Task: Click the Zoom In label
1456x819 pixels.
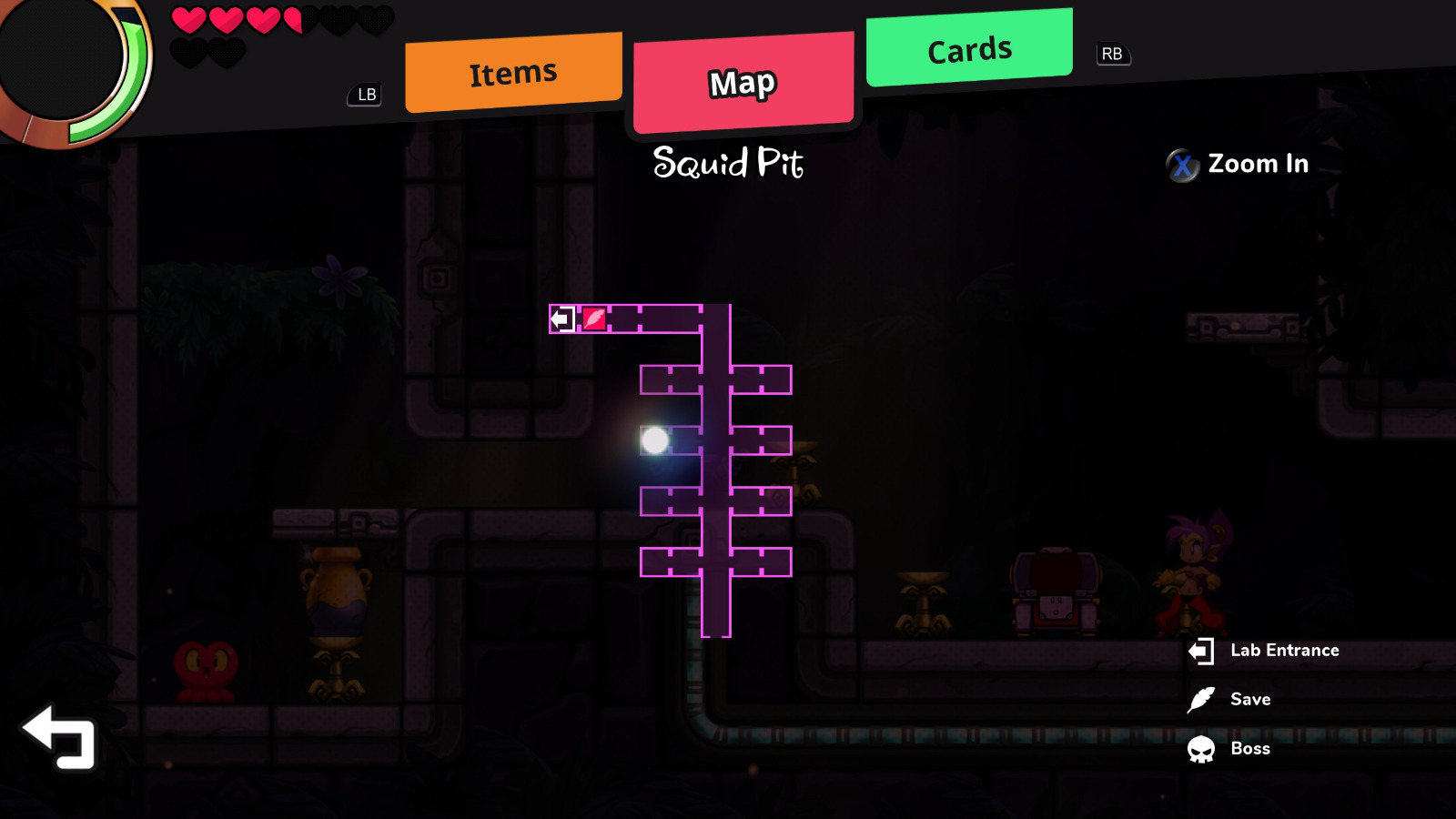Action: pos(1259,165)
